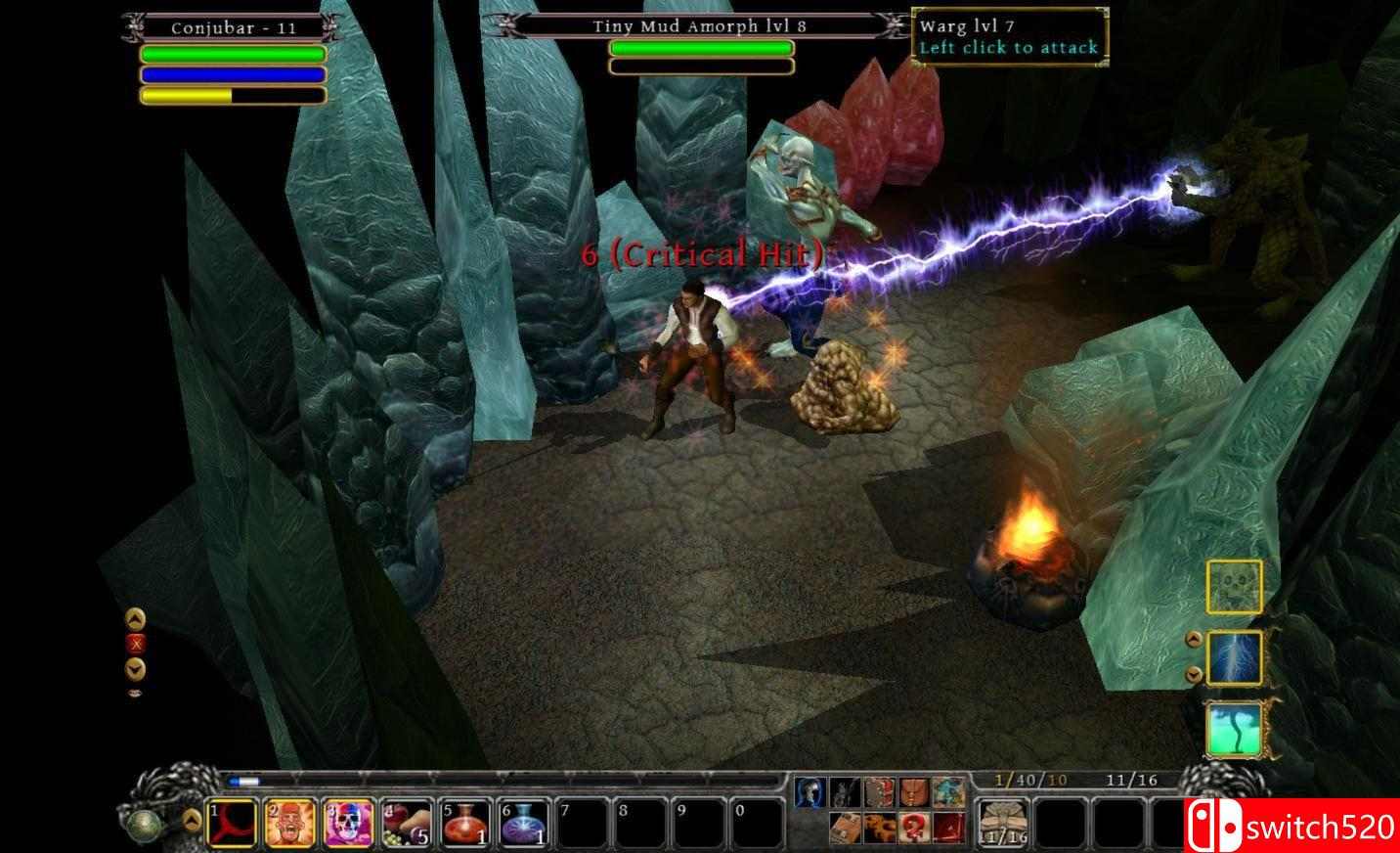The width and height of the screenshot is (1400, 853).
Task: Cycle spells down using the lower arrow beside spell slots
Action: pyautogui.click(x=1194, y=673)
